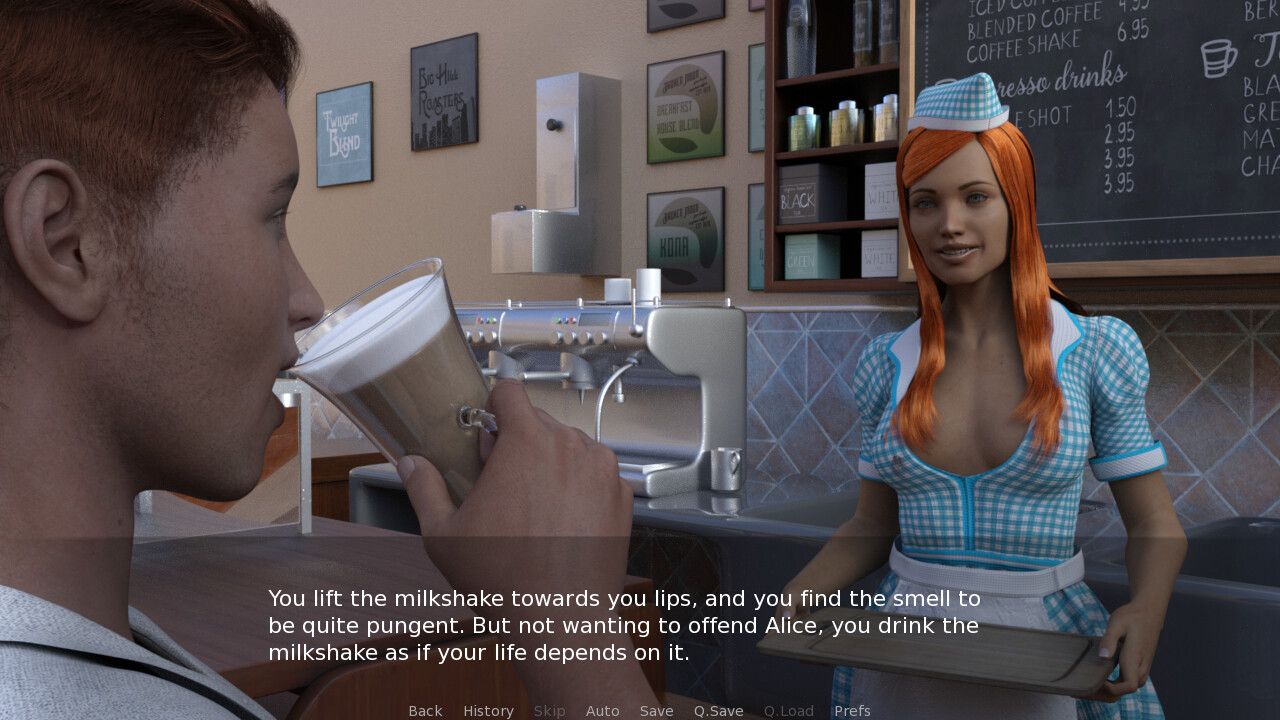Turn on Auto-forward mode
This screenshot has height=720, width=1280.
[603, 710]
